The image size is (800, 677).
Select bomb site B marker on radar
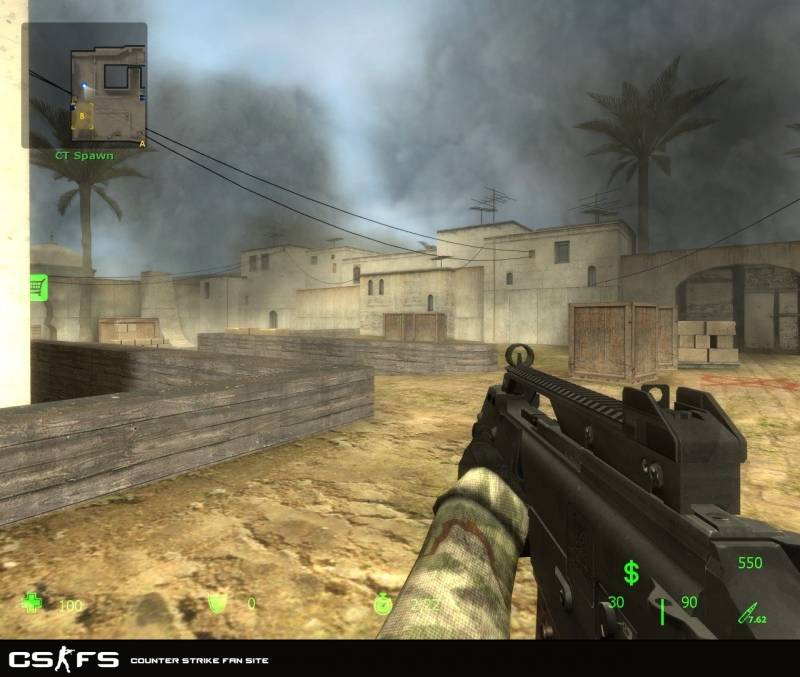coord(82,116)
